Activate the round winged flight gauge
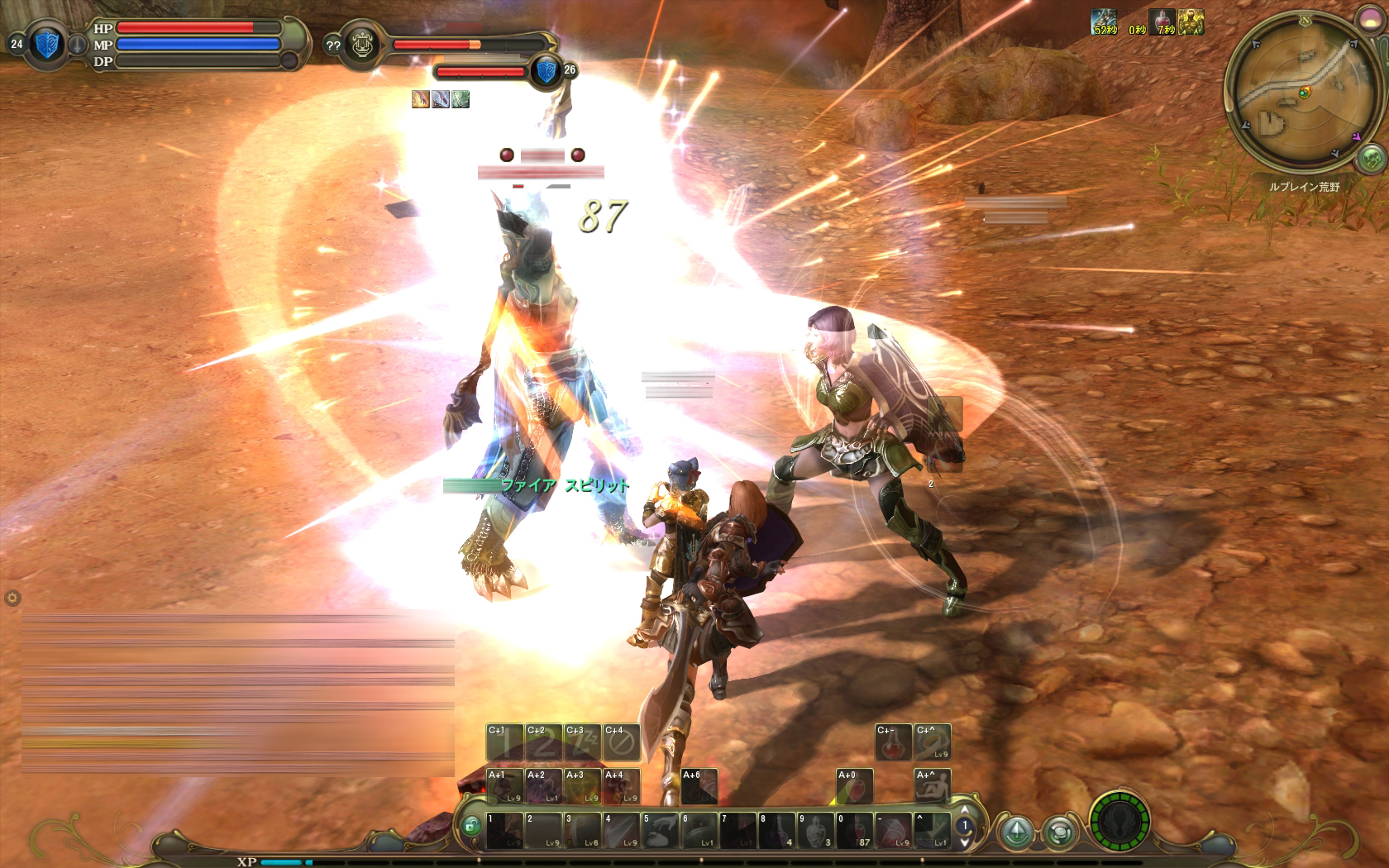This screenshot has height=868, width=1389. pyautogui.click(x=1120, y=824)
